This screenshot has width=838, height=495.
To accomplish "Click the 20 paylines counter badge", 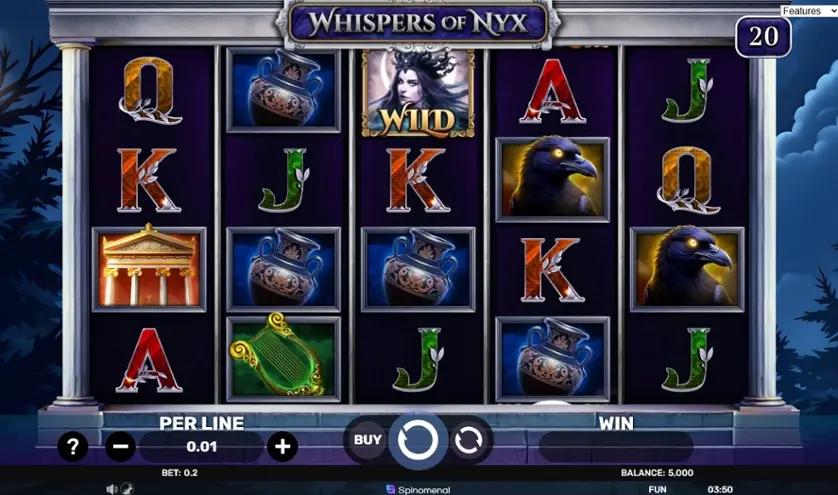I will 763,37.
